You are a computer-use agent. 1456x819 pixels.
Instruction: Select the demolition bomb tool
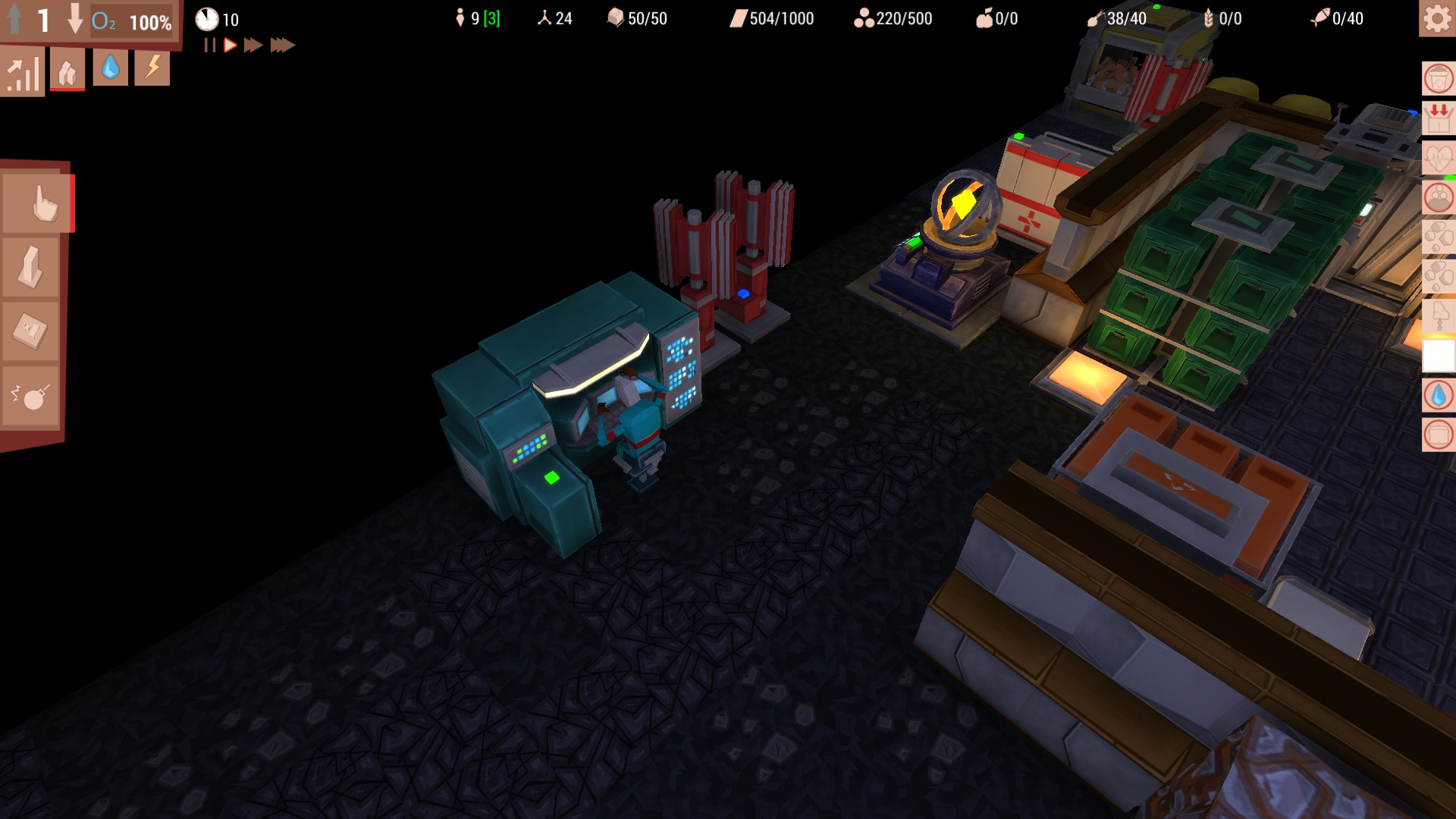32,394
